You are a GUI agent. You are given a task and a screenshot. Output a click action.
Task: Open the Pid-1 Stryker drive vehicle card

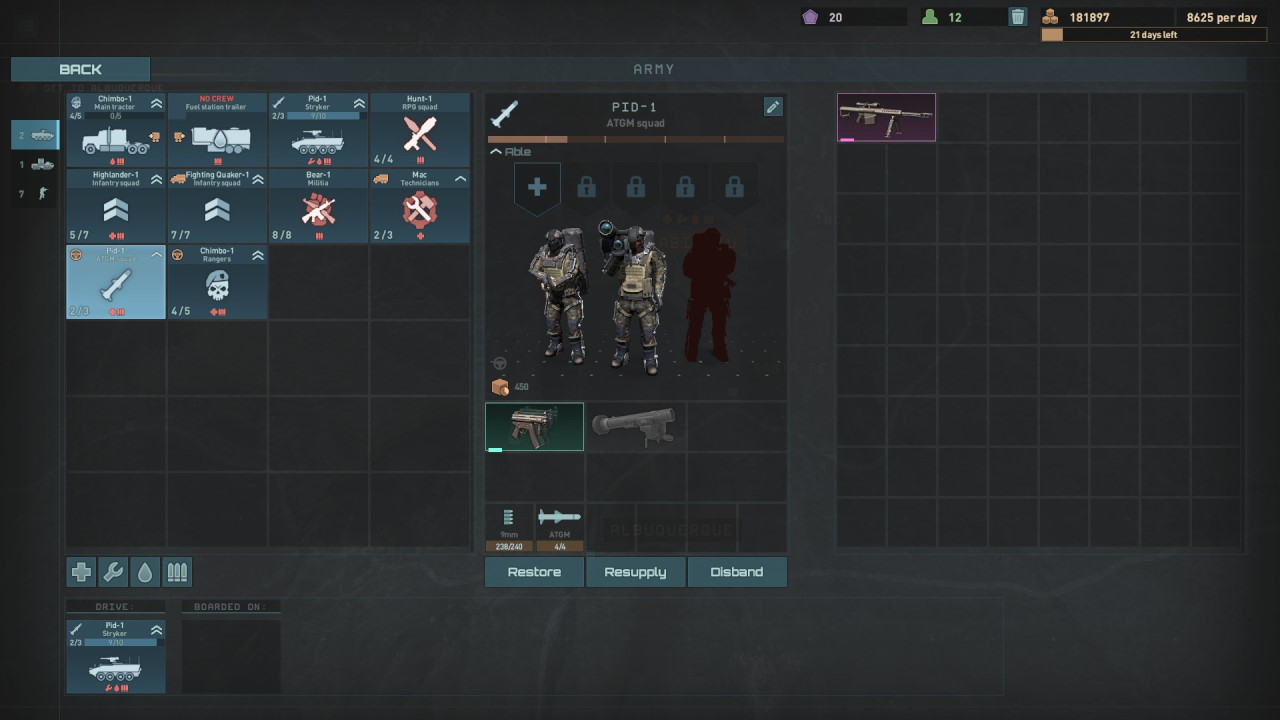coord(116,656)
